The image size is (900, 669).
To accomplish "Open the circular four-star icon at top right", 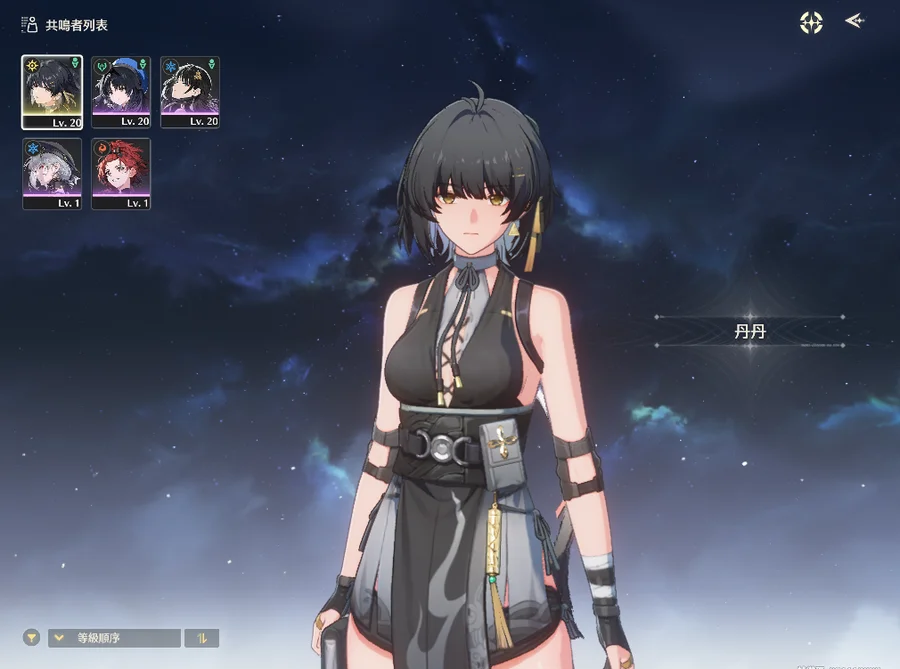I will click(811, 22).
